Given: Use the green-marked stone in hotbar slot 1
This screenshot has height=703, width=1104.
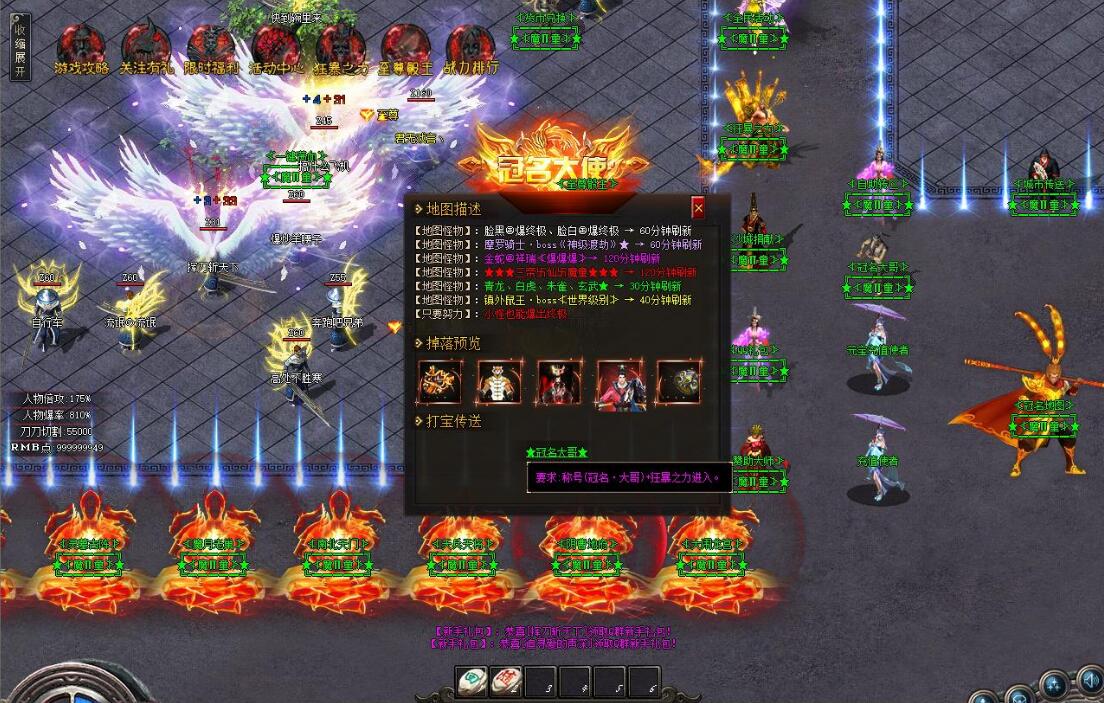Looking at the screenshot, I should click(x=473, y=682).
